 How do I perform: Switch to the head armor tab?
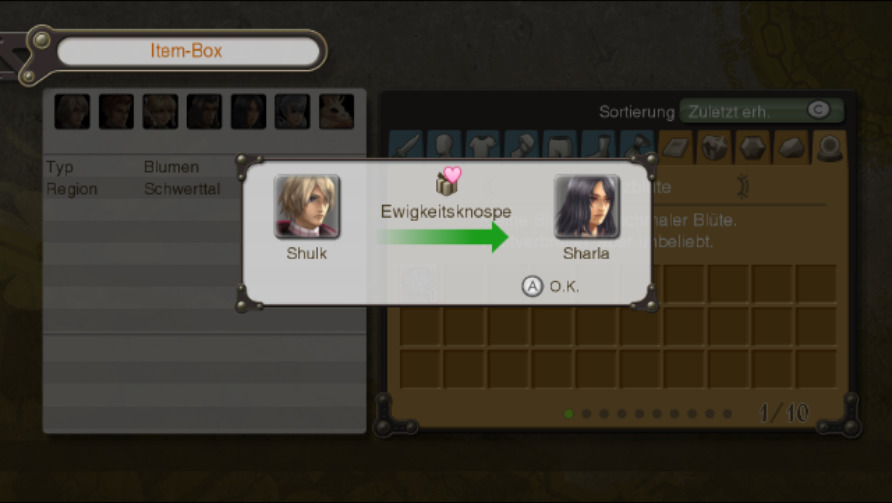tap(443, 147)
